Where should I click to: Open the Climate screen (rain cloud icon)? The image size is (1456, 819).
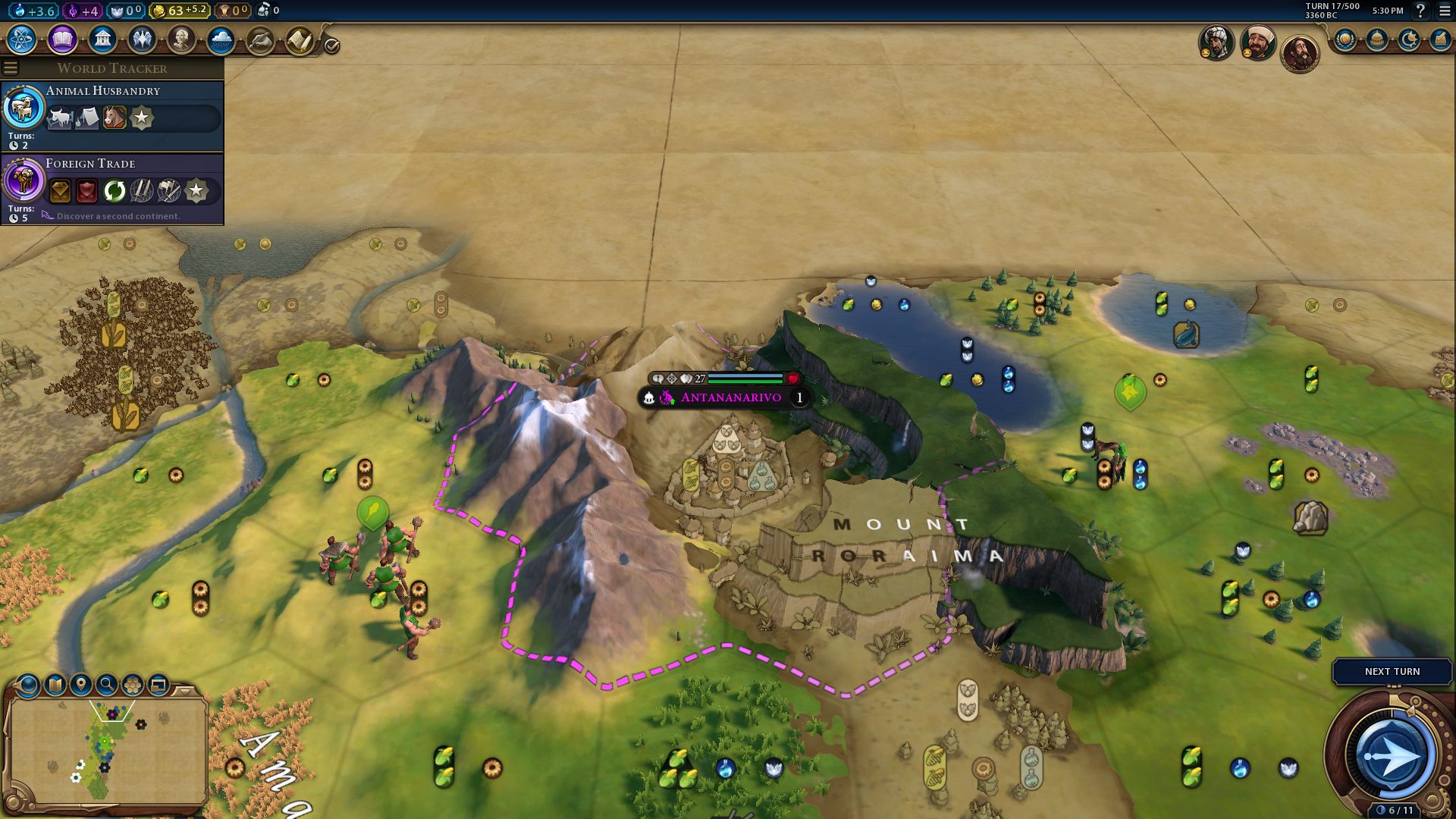coord(222,38)
